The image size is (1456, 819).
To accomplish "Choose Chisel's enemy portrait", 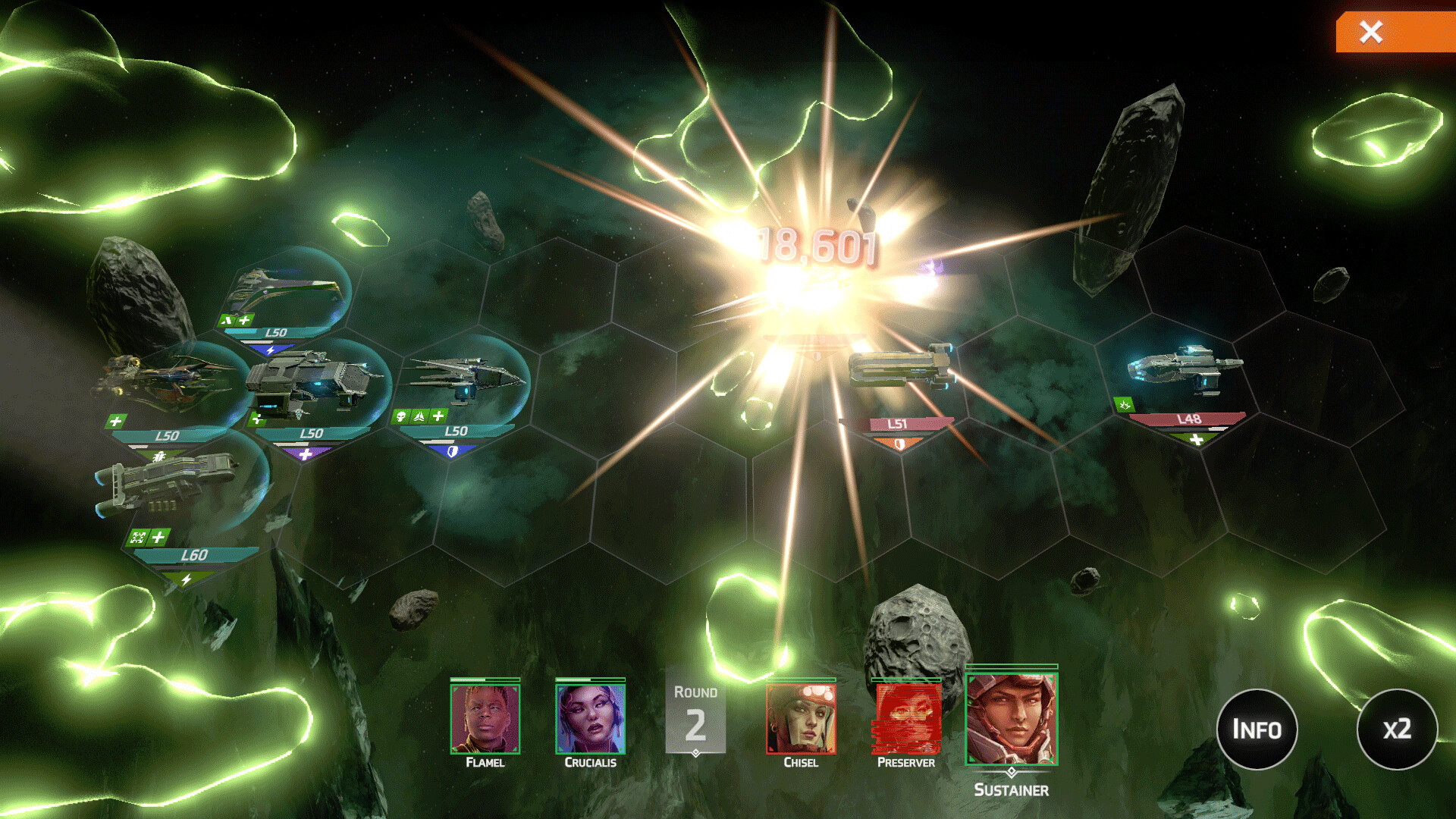I will point(801,719).
